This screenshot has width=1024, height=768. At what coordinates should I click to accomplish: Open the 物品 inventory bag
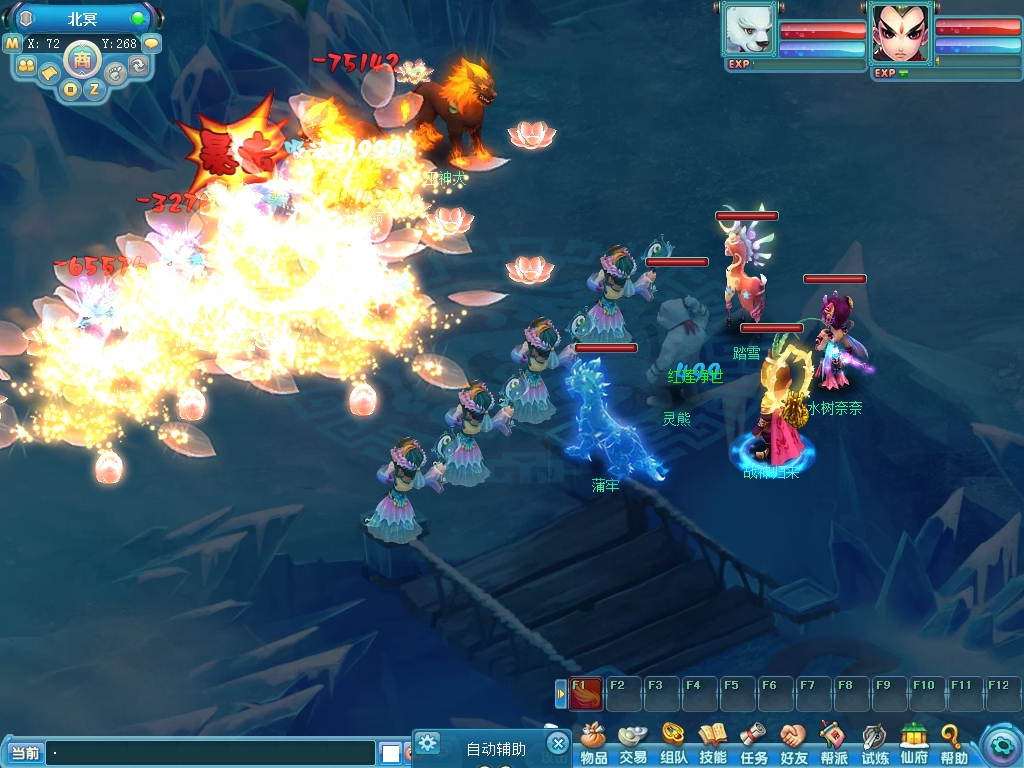coord(594,743)
